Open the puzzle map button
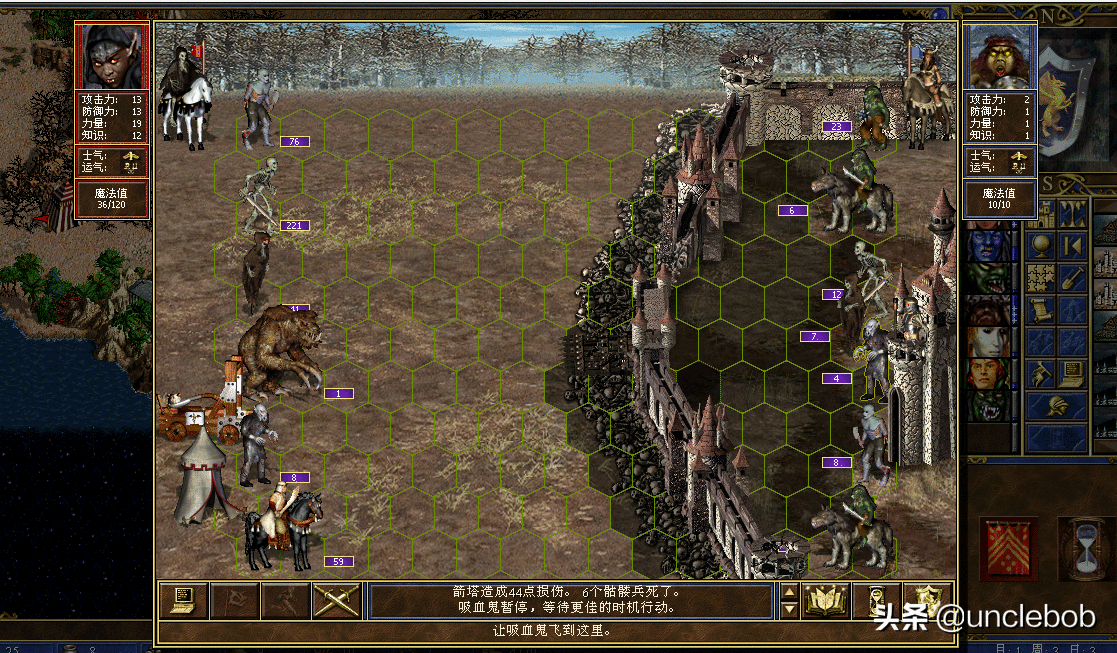 tap(1041, 278)
